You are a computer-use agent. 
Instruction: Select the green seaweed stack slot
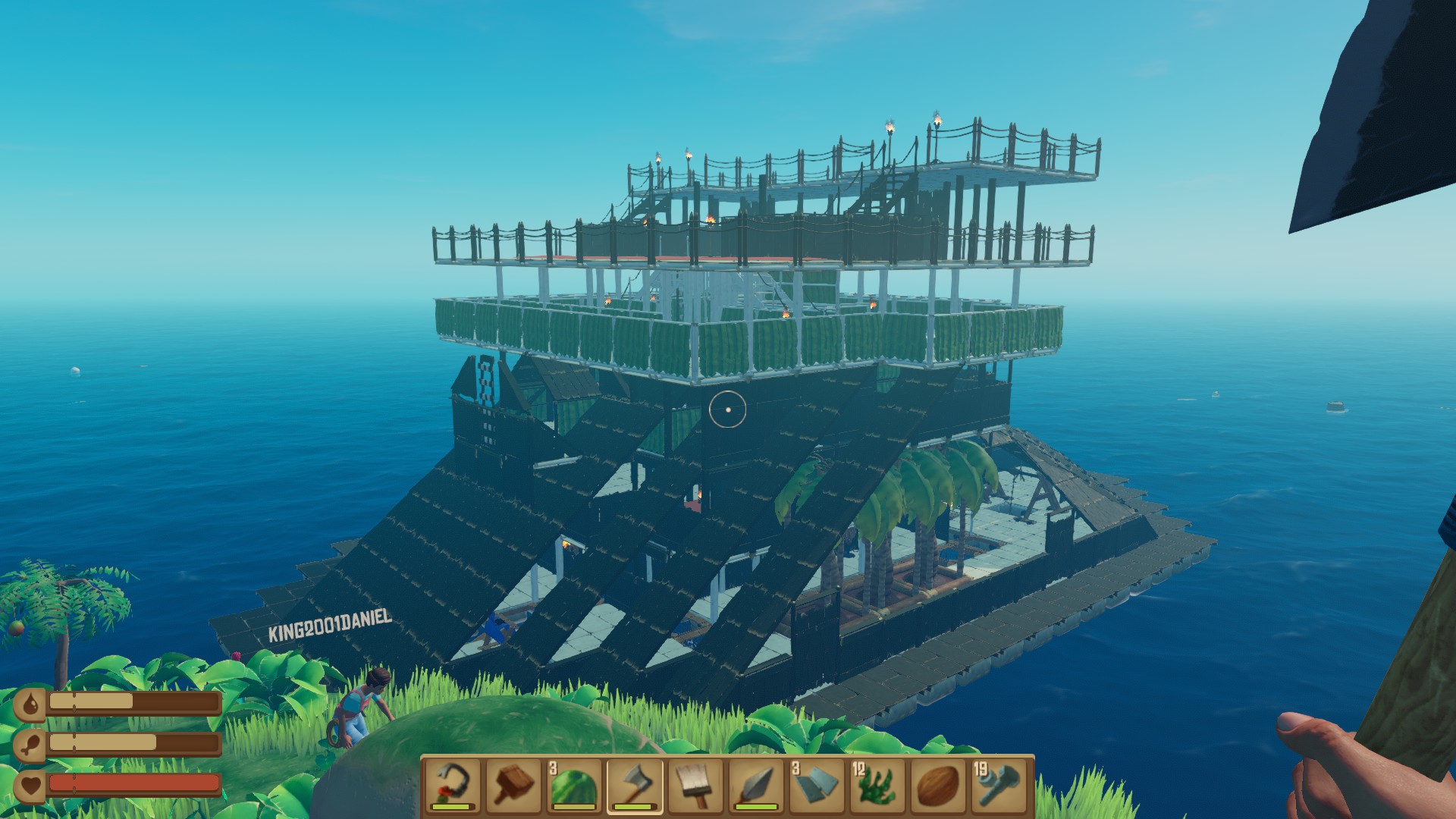click(x=877, y=785)
